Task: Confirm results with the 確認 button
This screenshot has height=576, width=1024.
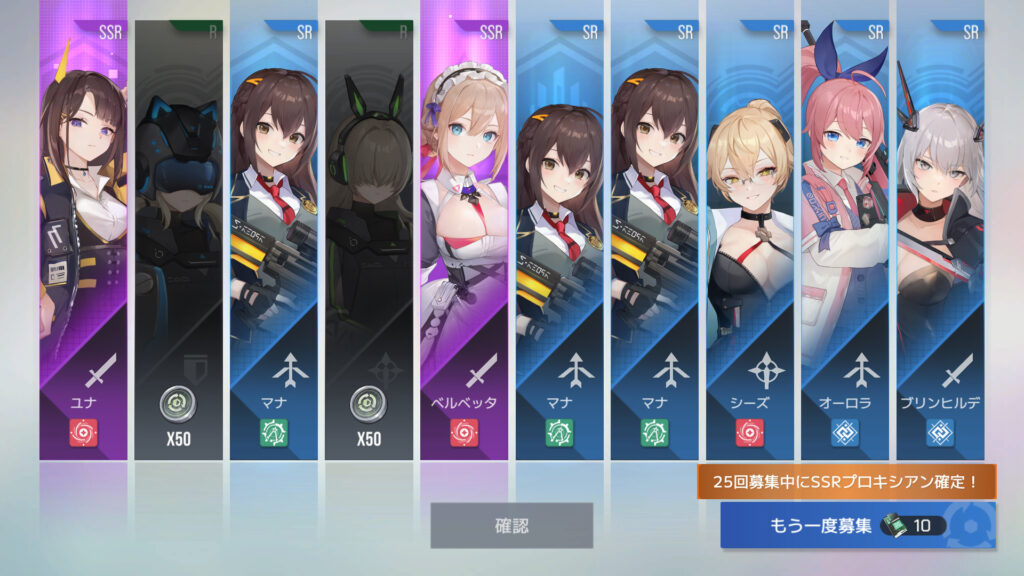Action: click(x=511, y=525)
